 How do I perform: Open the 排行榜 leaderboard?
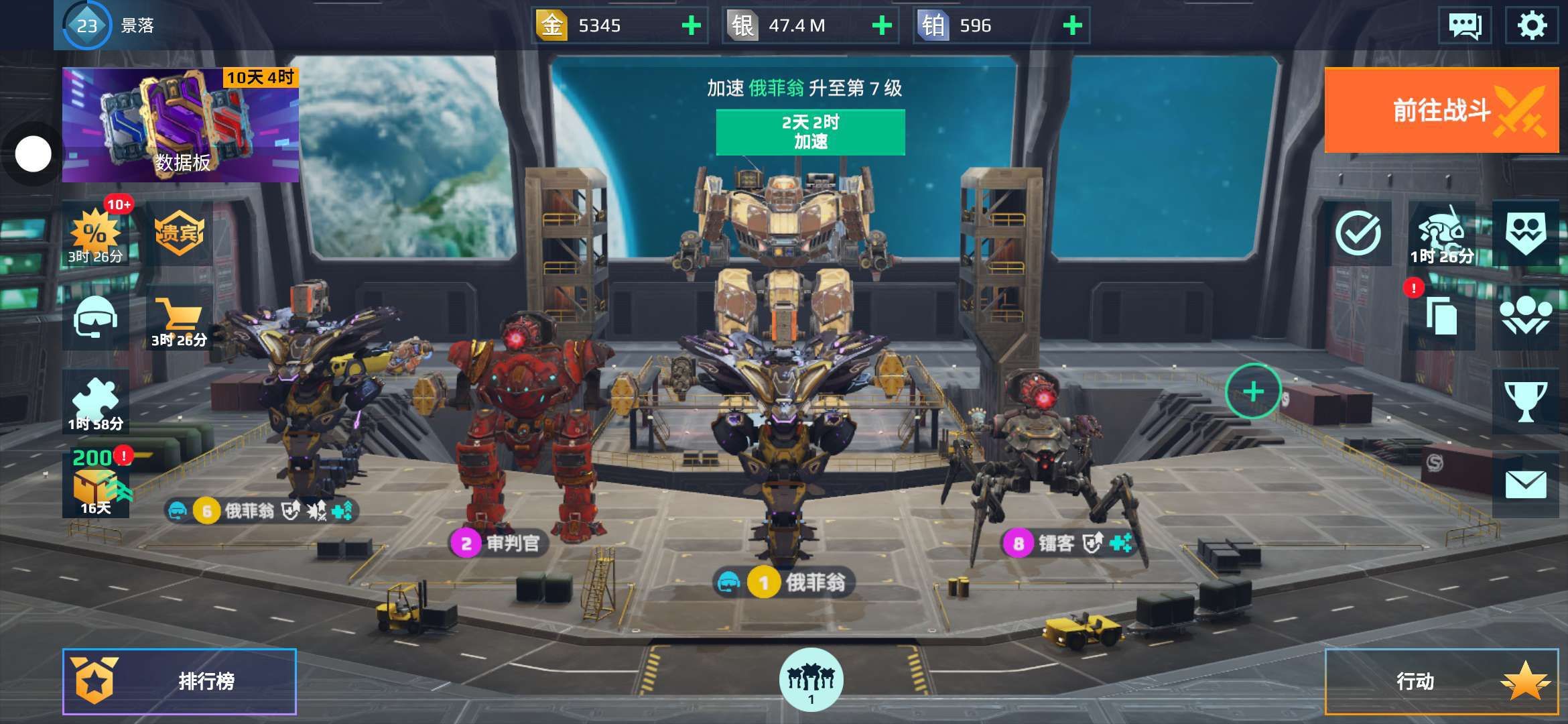(180, 681)
